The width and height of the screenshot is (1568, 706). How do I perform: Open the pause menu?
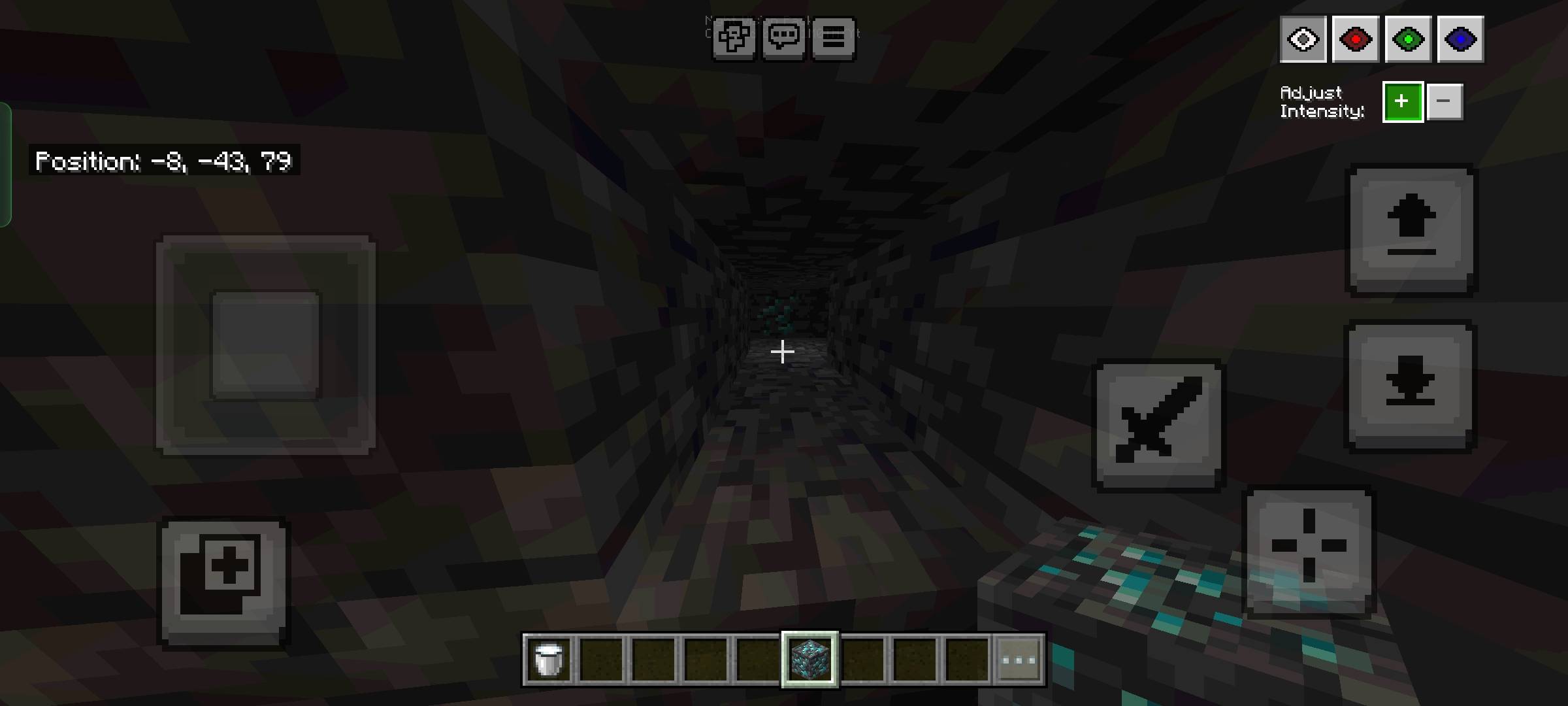point(832,37)
